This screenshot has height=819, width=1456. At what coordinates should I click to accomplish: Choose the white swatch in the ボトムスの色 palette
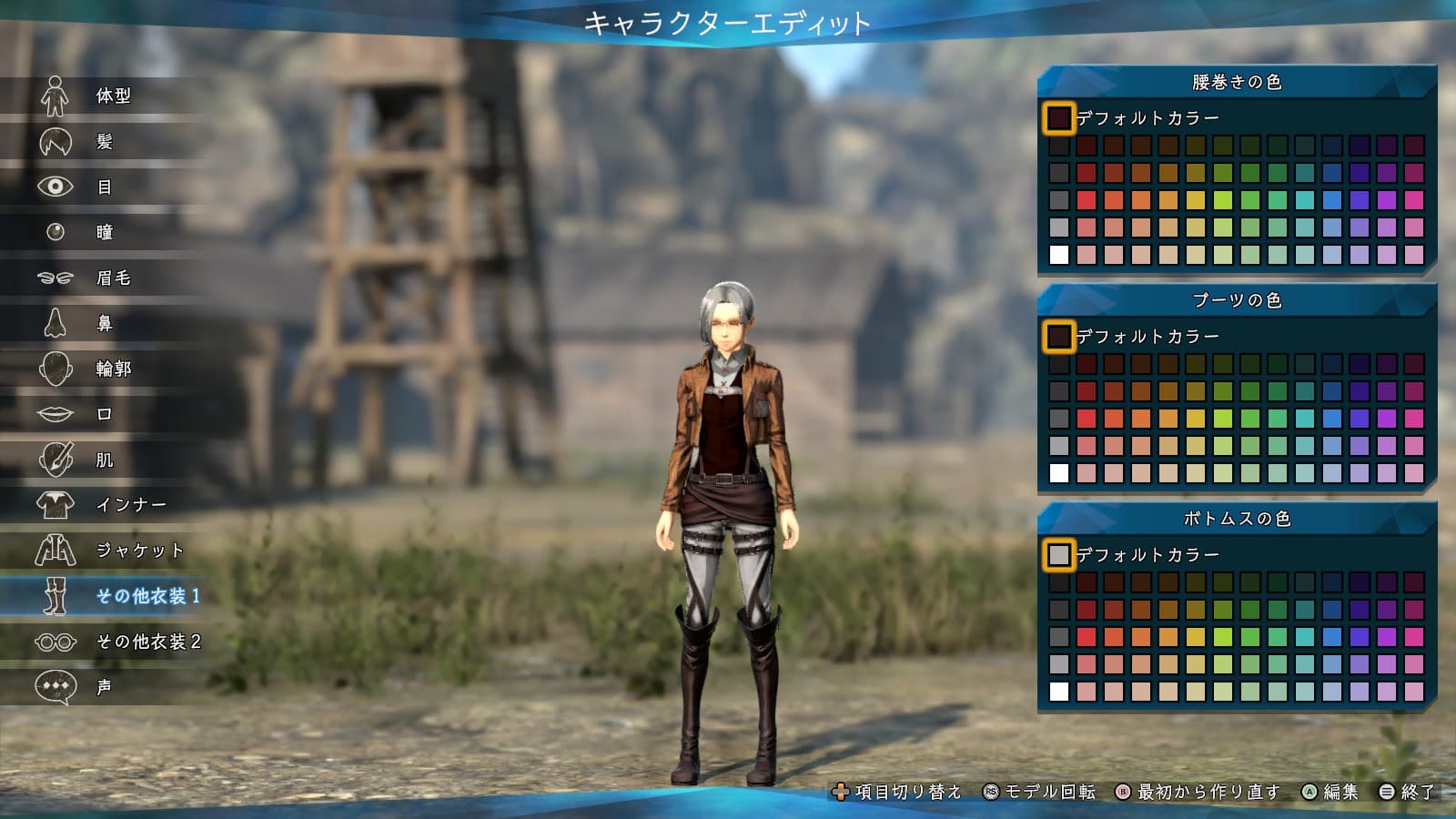(1059, 692)
